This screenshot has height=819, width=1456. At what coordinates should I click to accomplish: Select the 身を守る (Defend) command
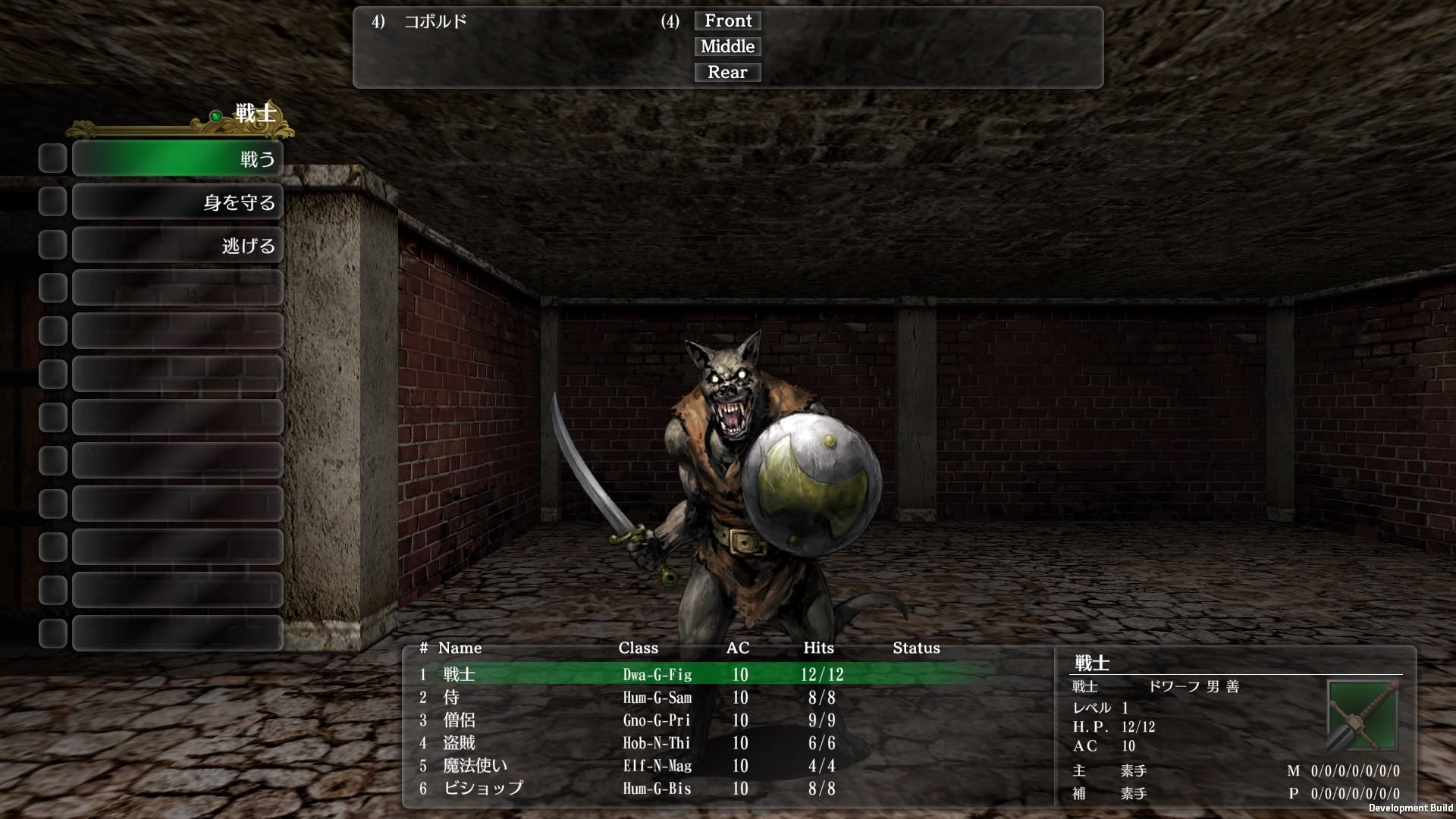pyautogui.click(x=177, y=202)
